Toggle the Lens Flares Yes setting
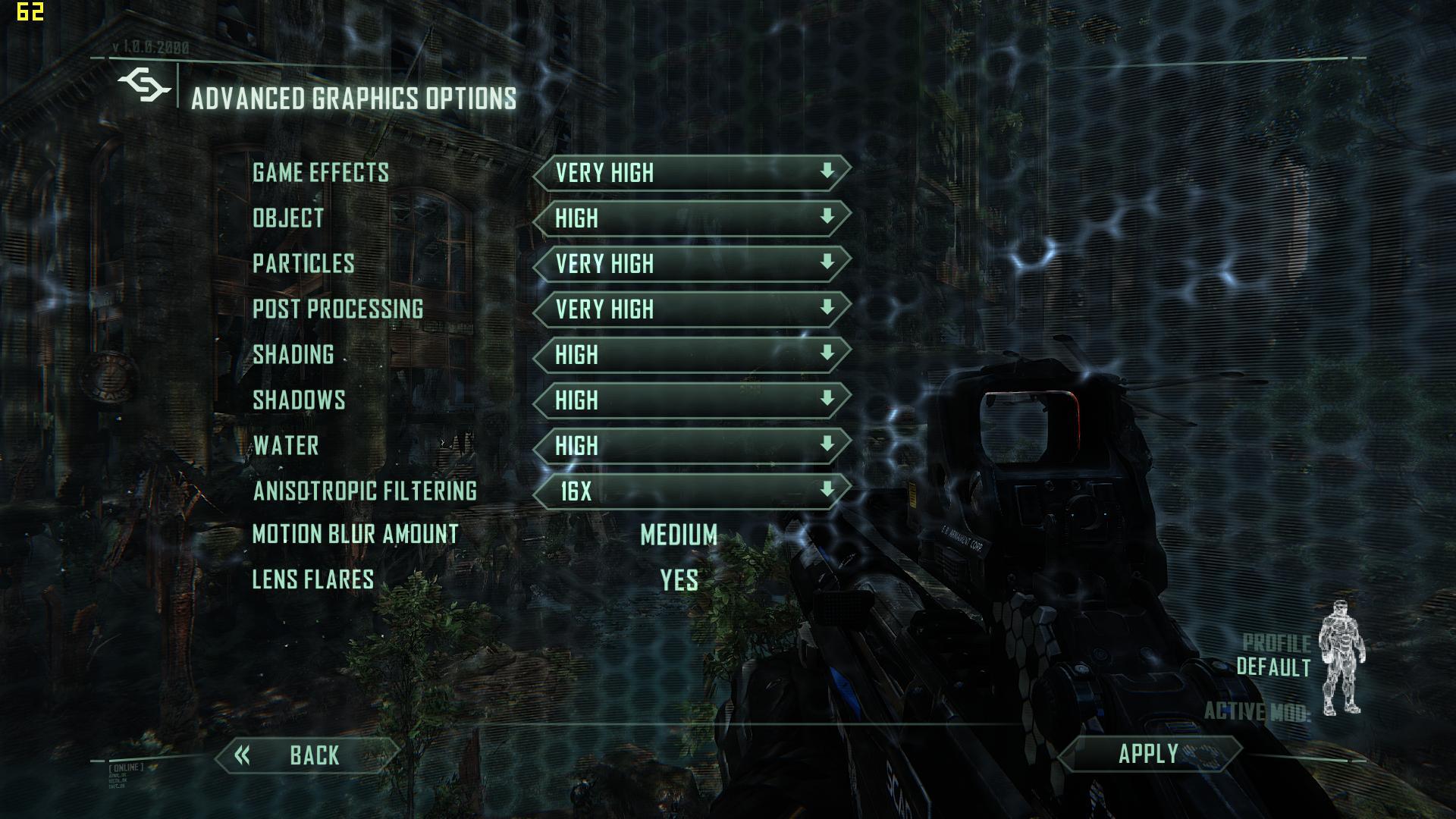This screenshot has width=1456, height=819. coord(679,581)
